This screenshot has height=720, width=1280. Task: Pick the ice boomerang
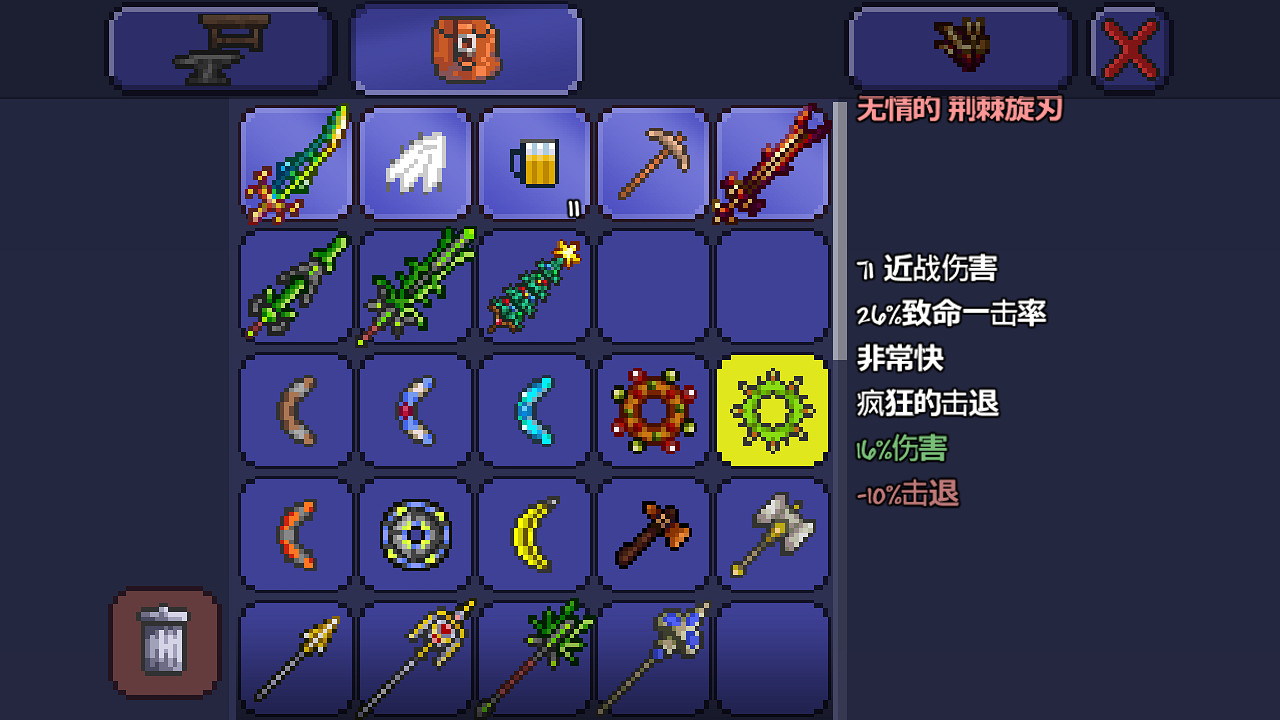tap(534, 410)
